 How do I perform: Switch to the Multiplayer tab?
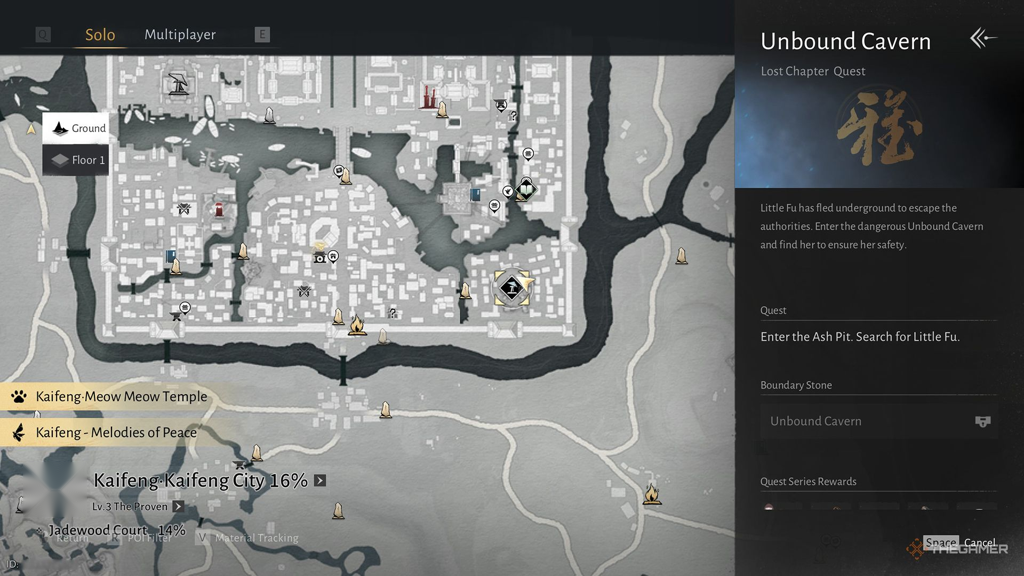point(180,35)
